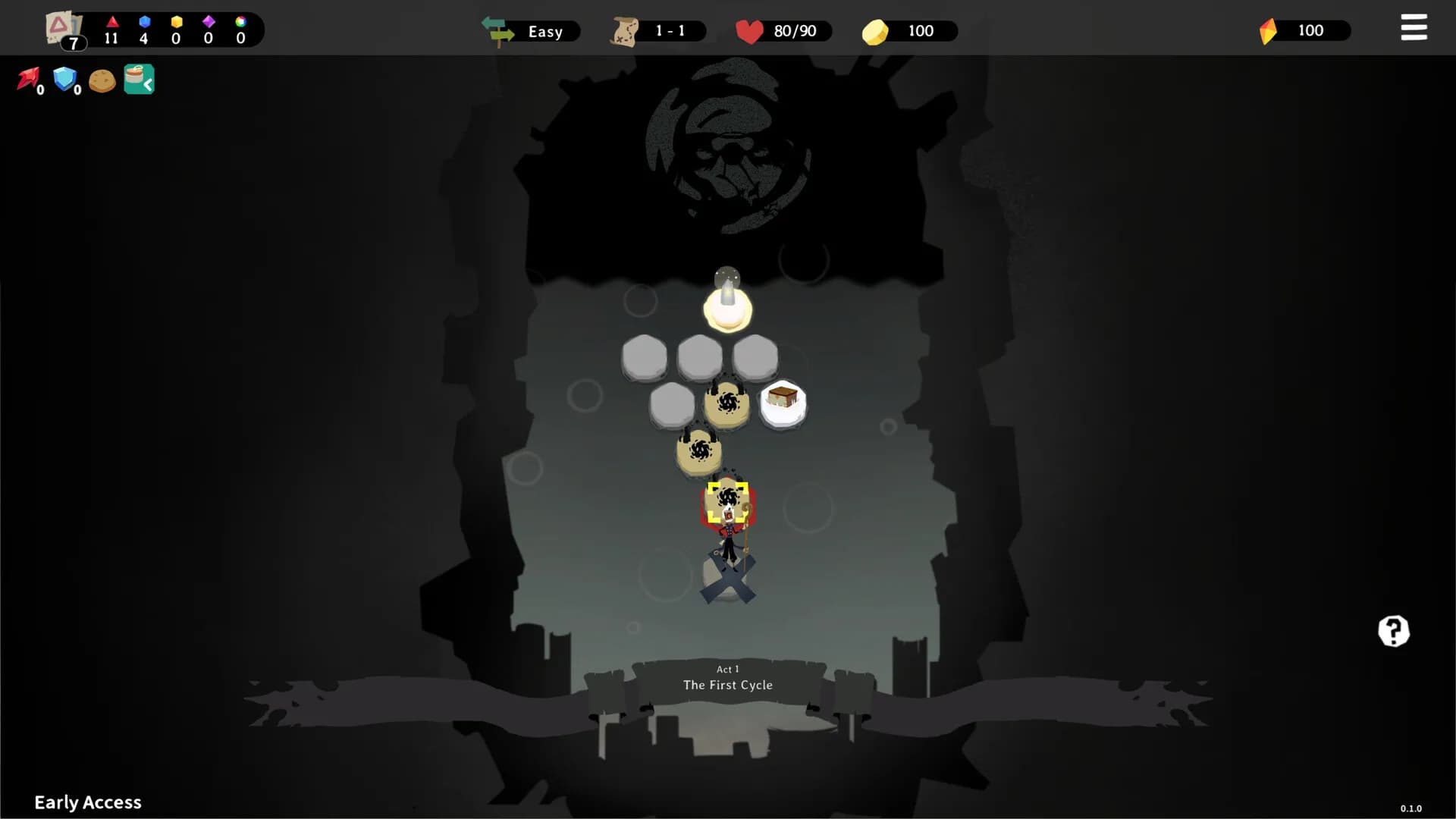This screenshot has width=1456, height=819.
Task: Click the heart showing 80/90 health
Action: 781,31
